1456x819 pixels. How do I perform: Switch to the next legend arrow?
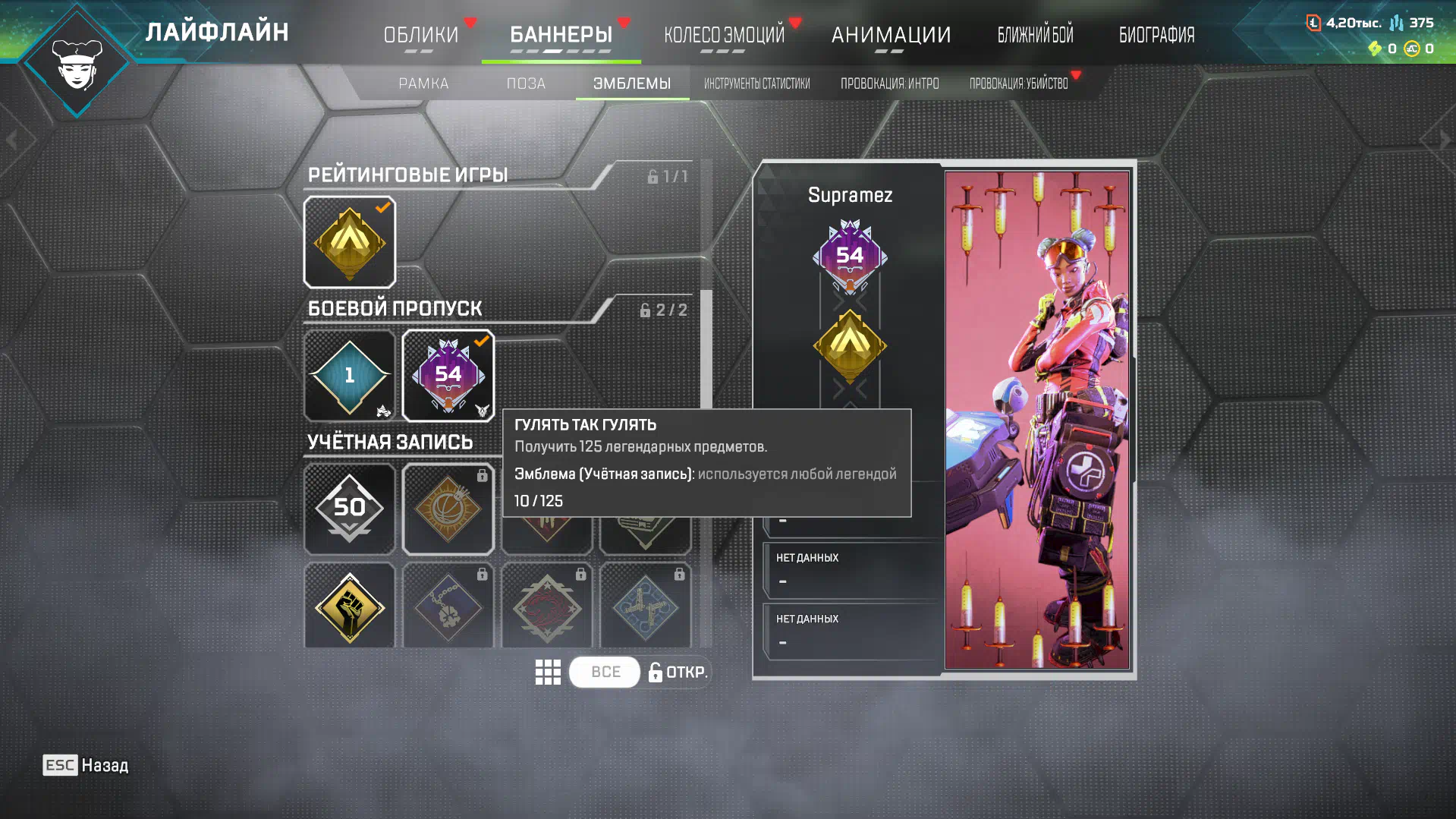[1444, 140]
